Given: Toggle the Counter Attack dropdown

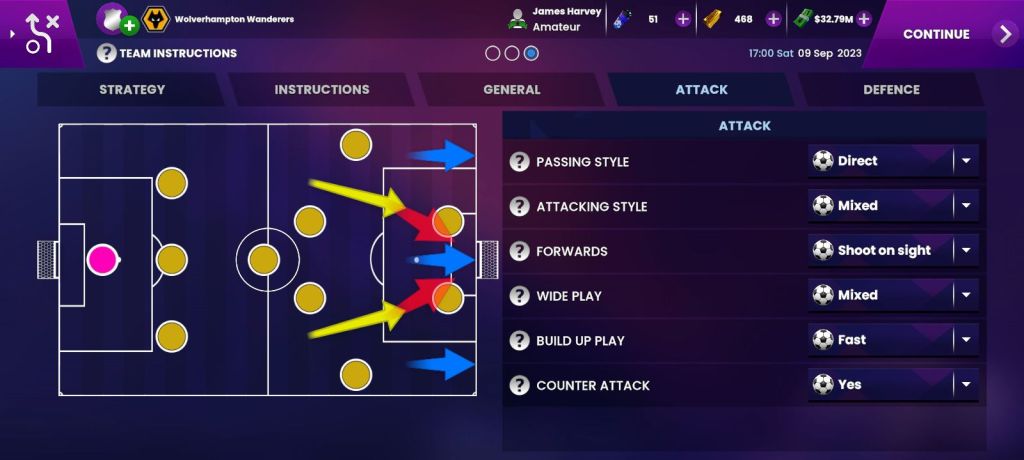Looking at the screenshot, I should click(x=893, y=385).
